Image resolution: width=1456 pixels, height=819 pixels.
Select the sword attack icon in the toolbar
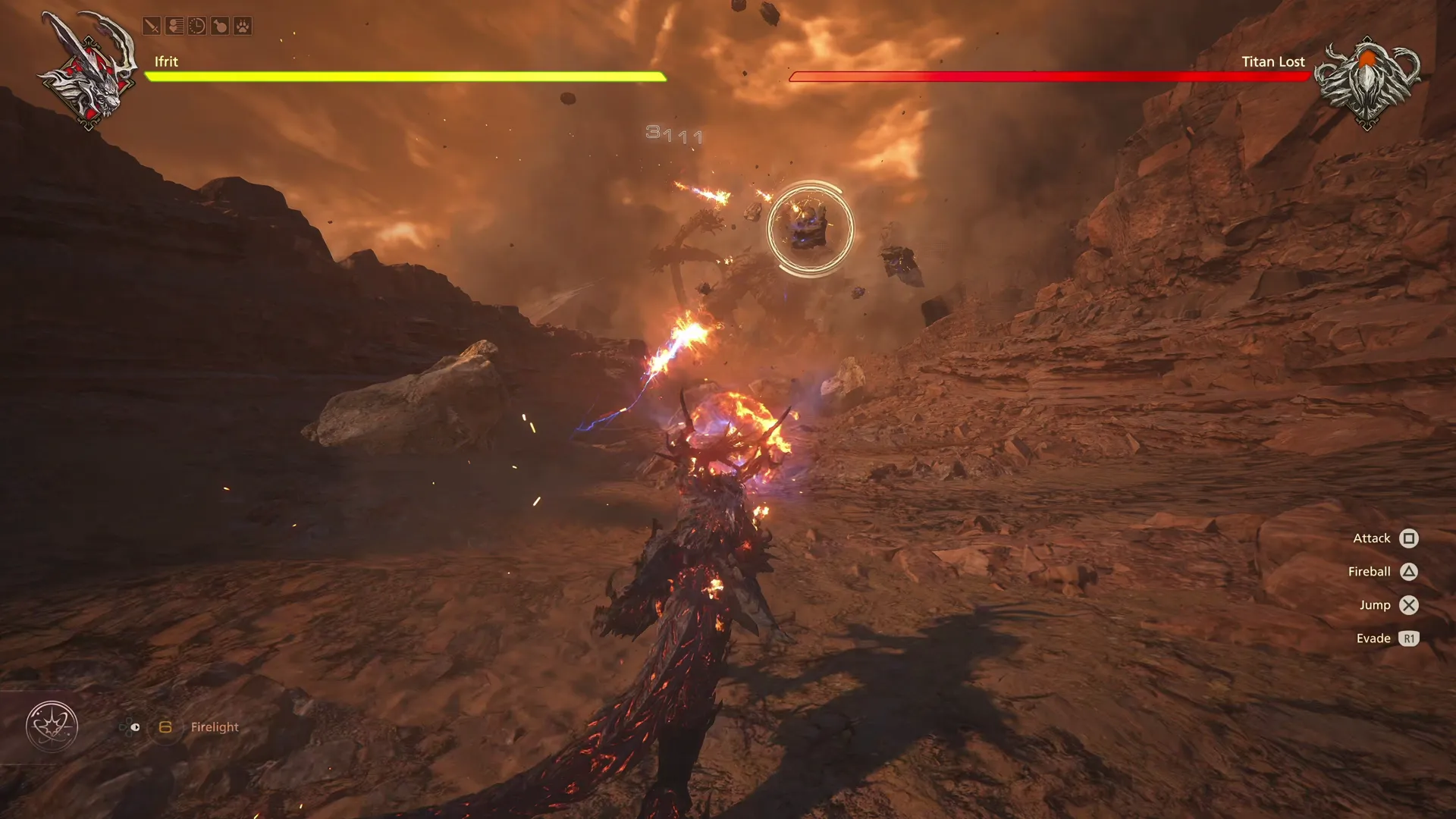point(151,25)
